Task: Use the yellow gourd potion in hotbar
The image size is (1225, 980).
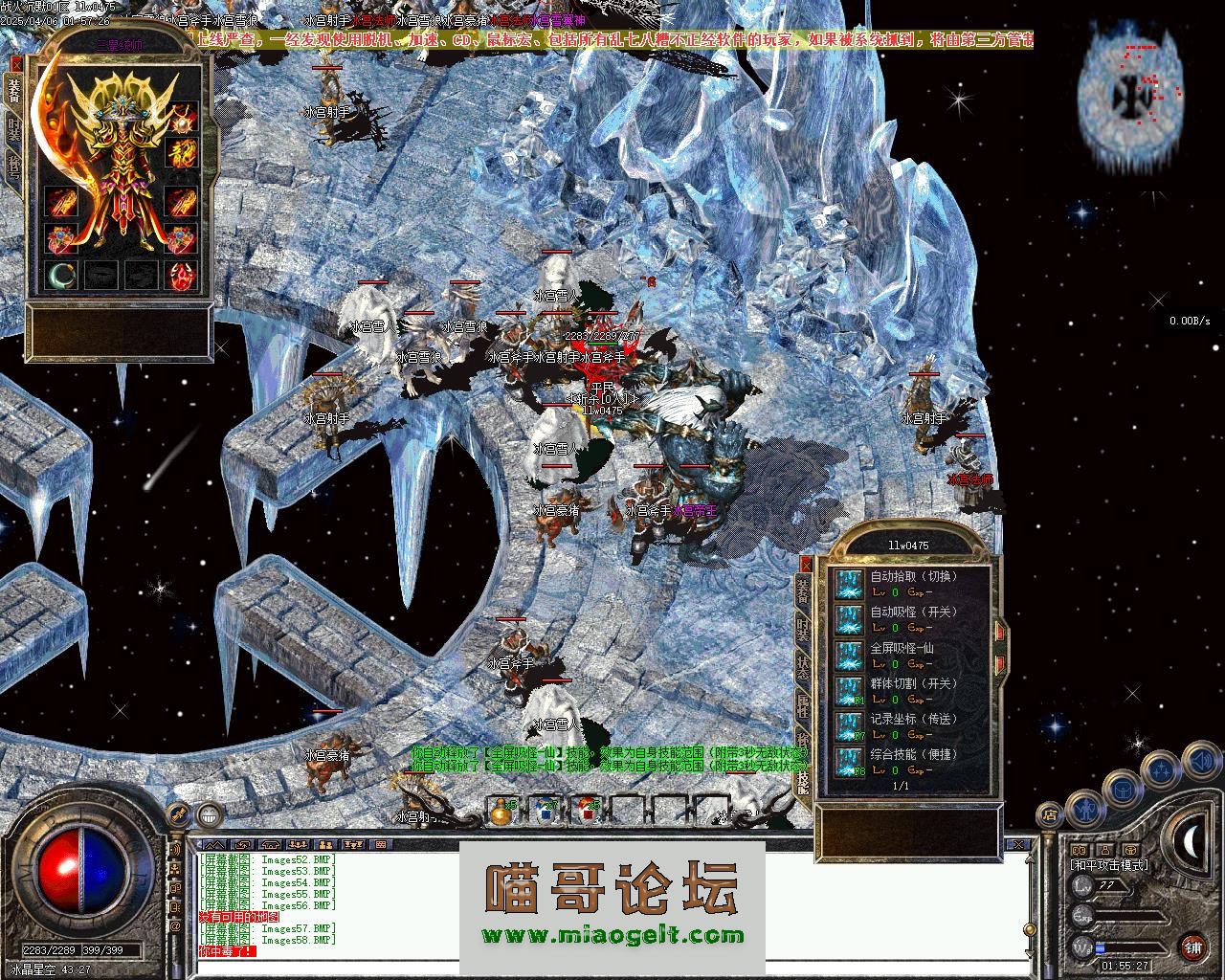Action: point(501,810)
